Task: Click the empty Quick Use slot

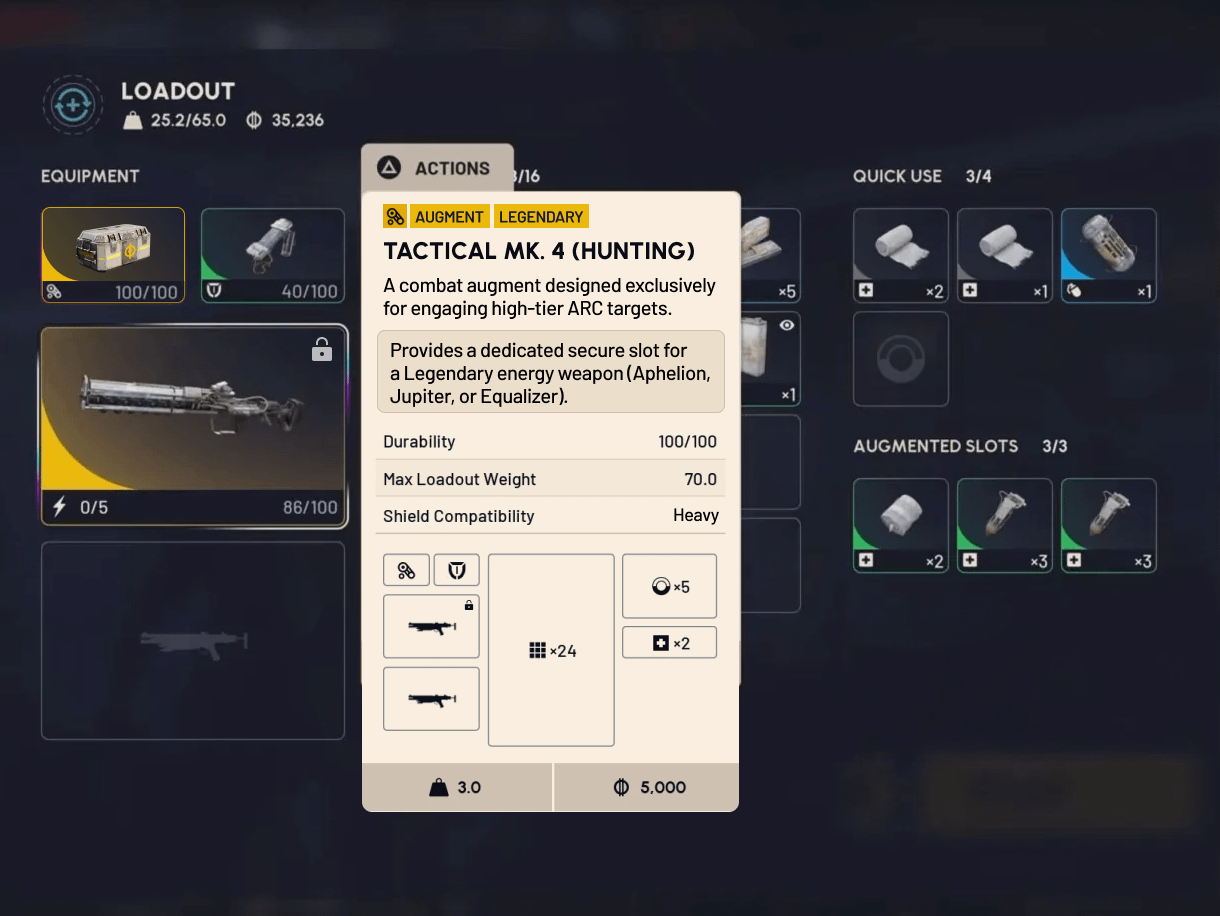Action: click(900, 358)
